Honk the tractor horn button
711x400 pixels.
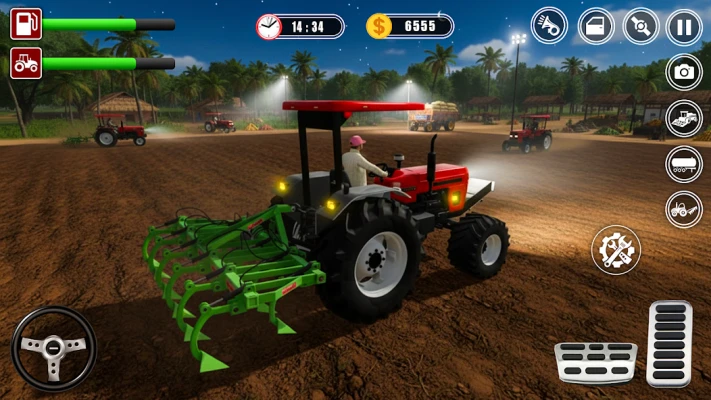pos(549,25)
